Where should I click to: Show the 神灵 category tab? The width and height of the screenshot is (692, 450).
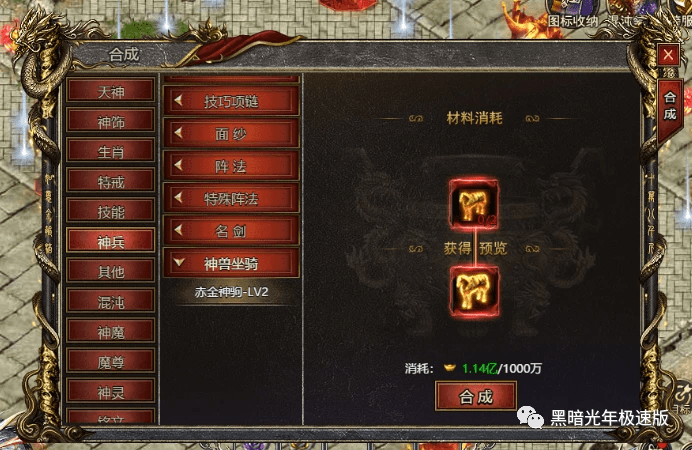click(111, 391)
